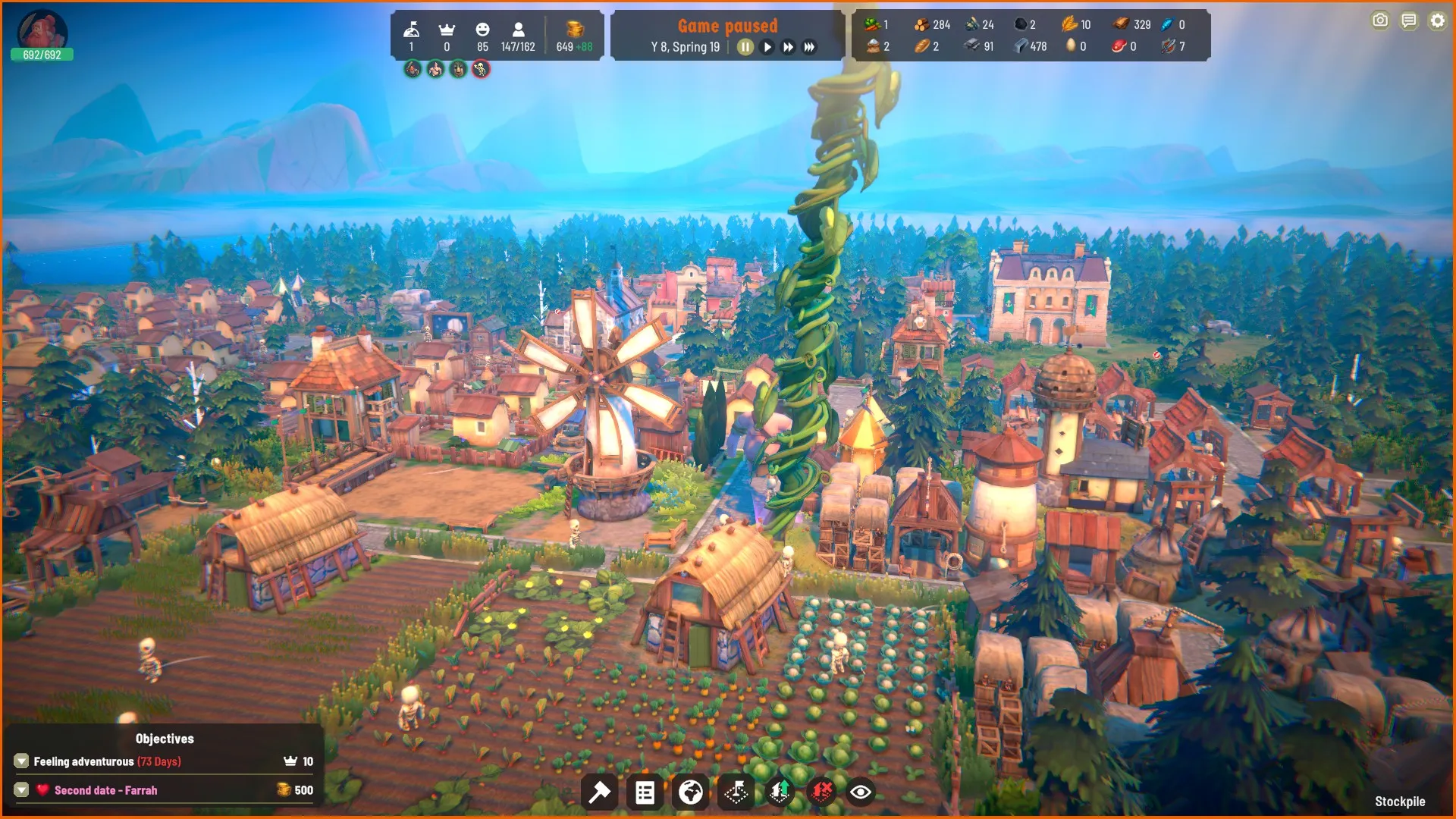
Task: Expand the Feeling adventurous objective
Action: 21,761
